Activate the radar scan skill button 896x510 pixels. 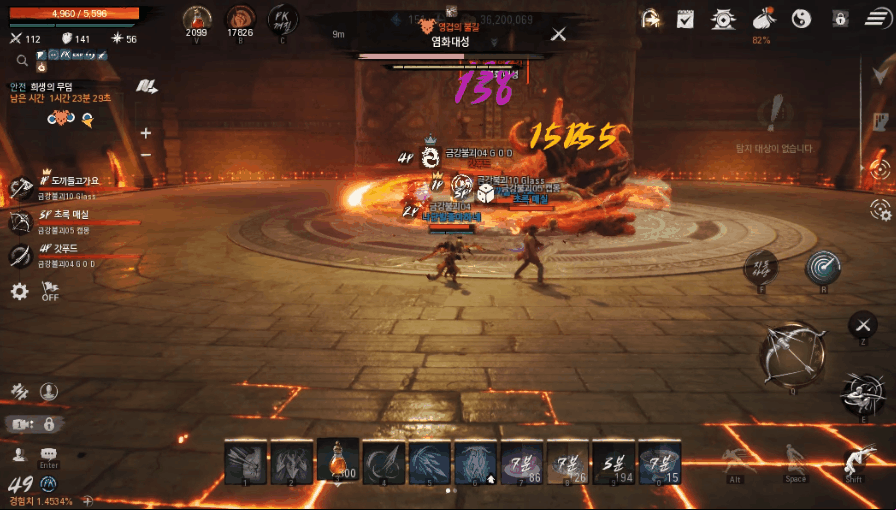coord(822,267)
